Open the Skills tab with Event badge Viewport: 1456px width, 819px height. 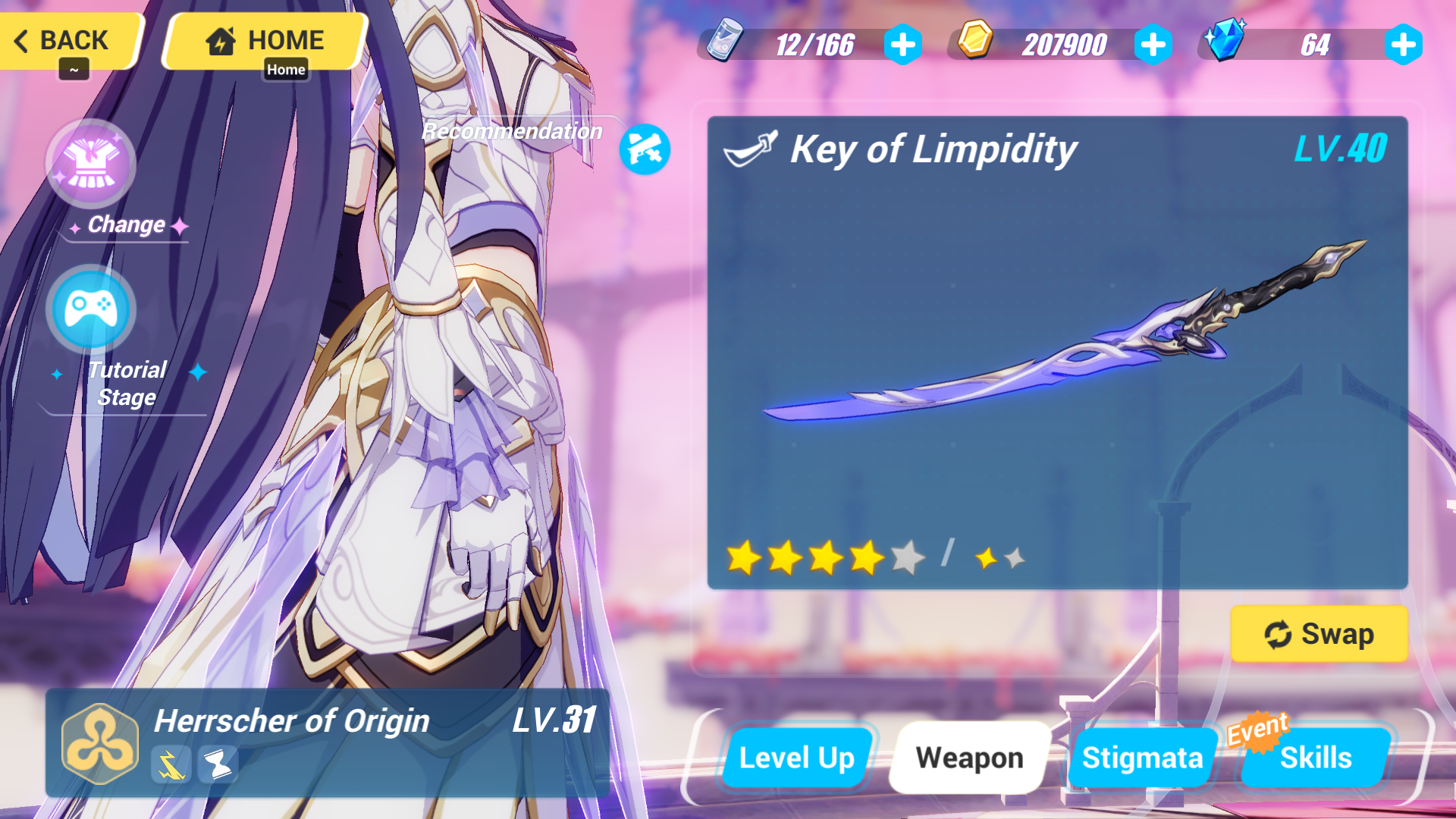coord(1316,757)
